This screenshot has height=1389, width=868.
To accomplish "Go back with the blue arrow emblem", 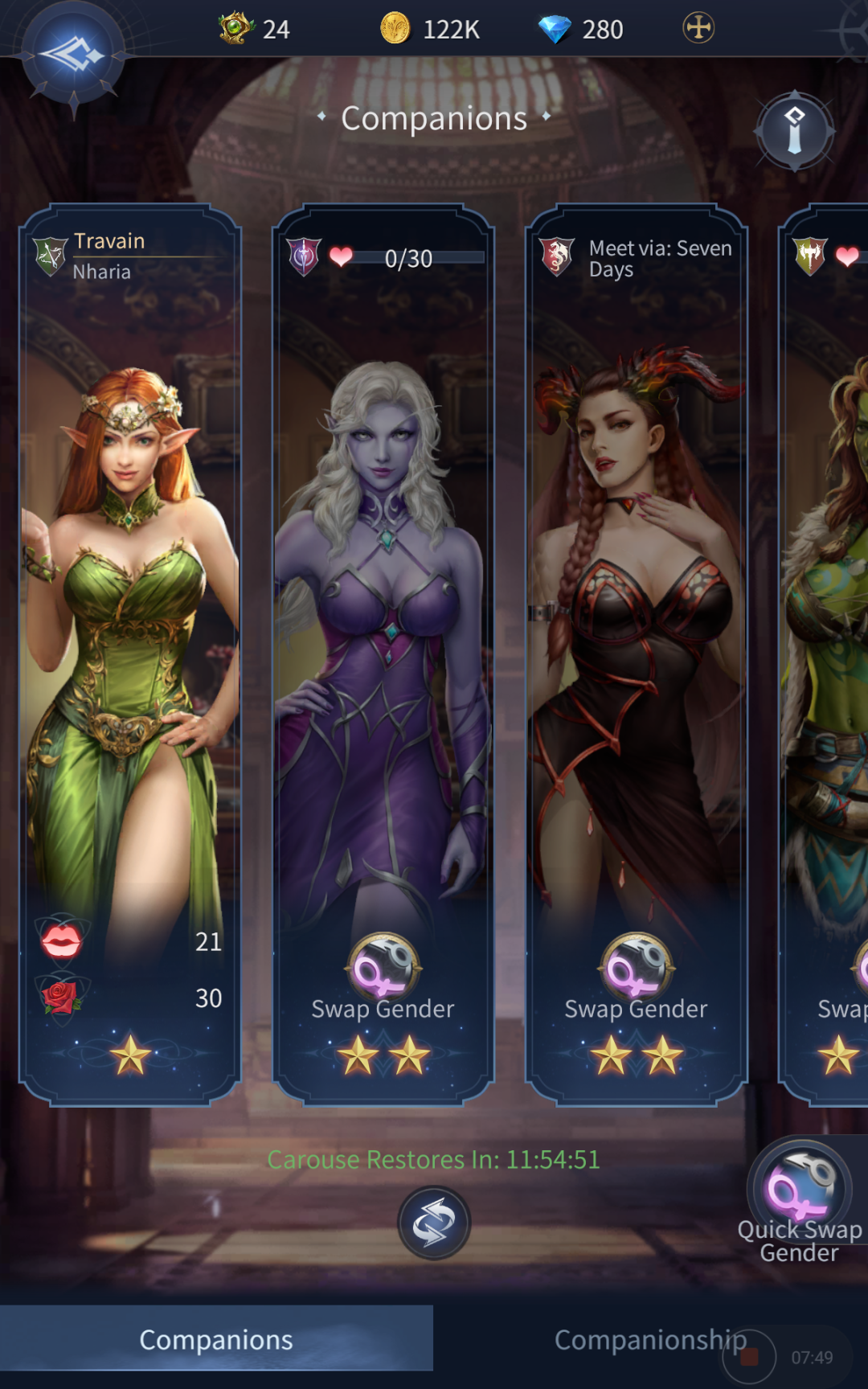I will coord(73,55).
